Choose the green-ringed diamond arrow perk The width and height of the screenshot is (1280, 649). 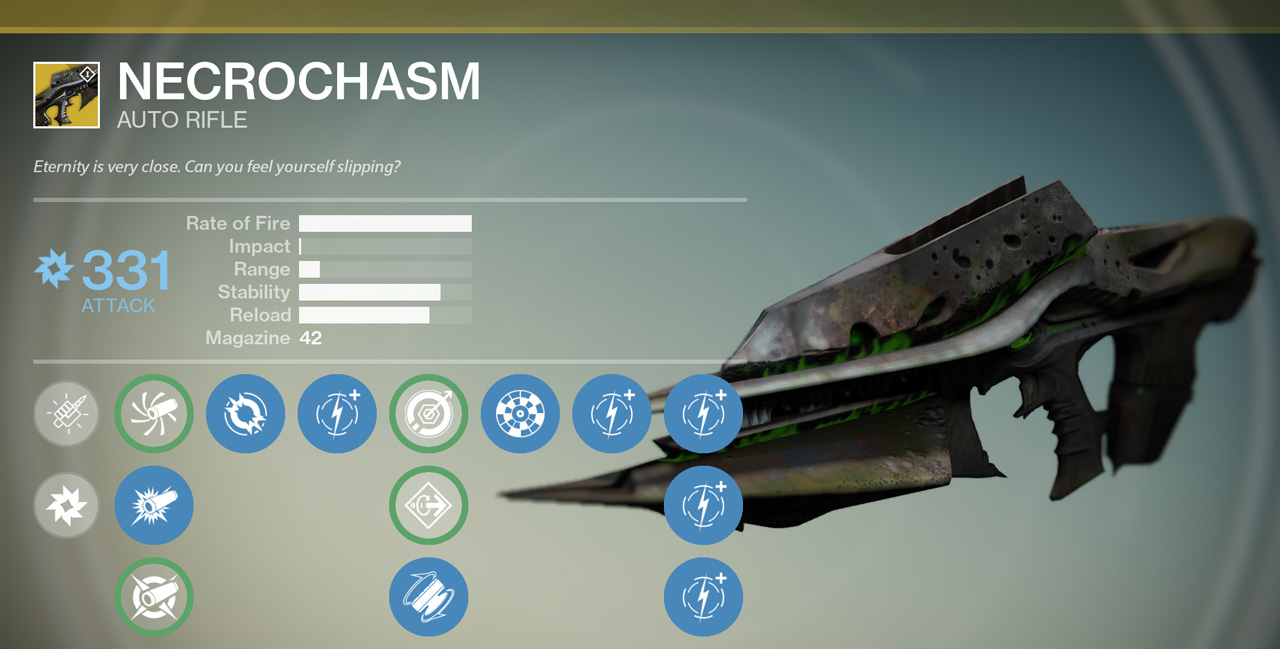click(x=428, y=505)
